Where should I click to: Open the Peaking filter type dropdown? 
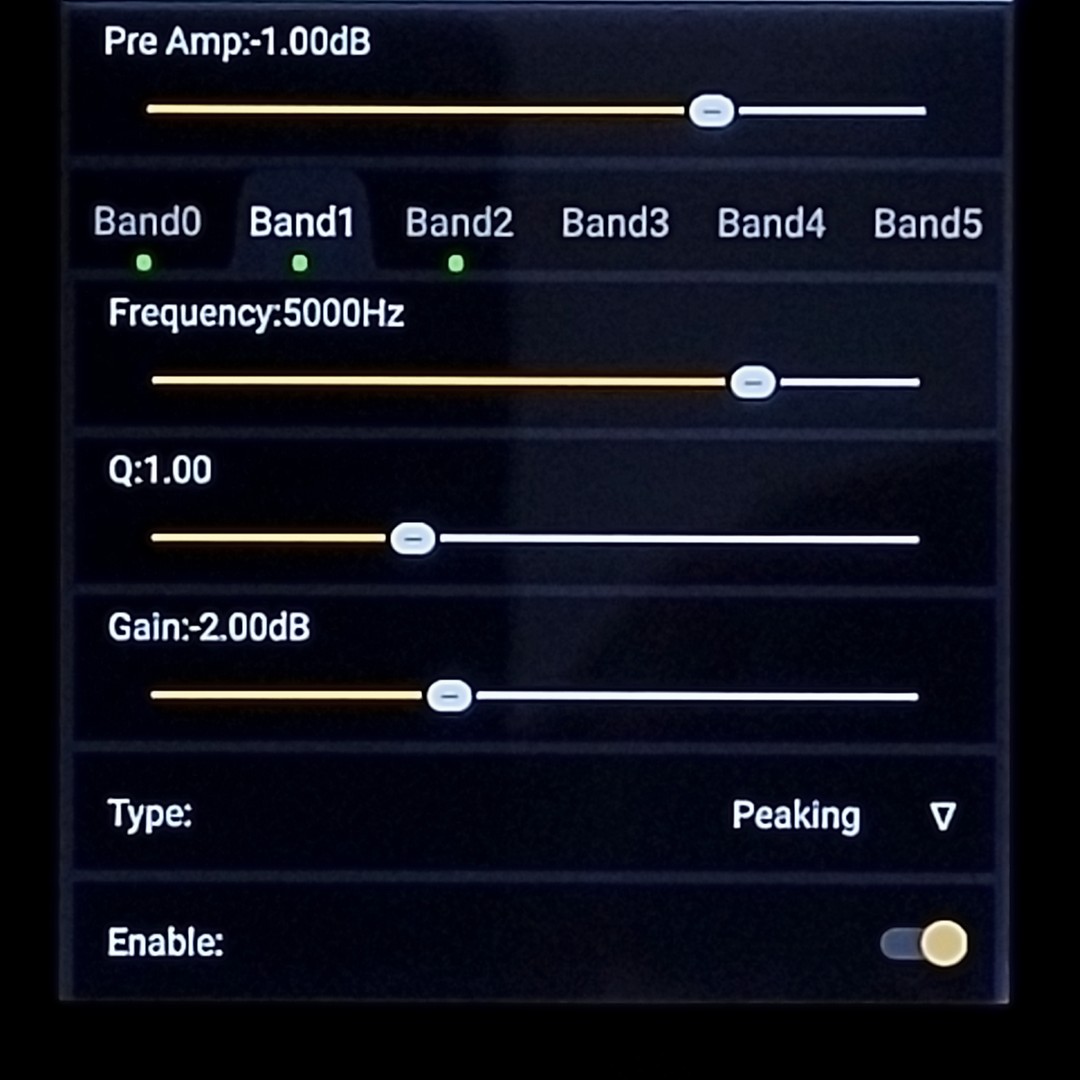pos(843,816)
